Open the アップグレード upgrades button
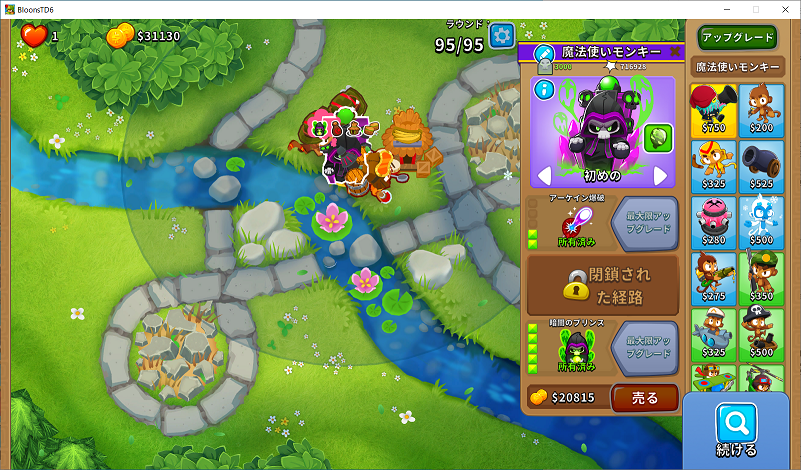Screen dimensions: 801x470 [738, 38]
